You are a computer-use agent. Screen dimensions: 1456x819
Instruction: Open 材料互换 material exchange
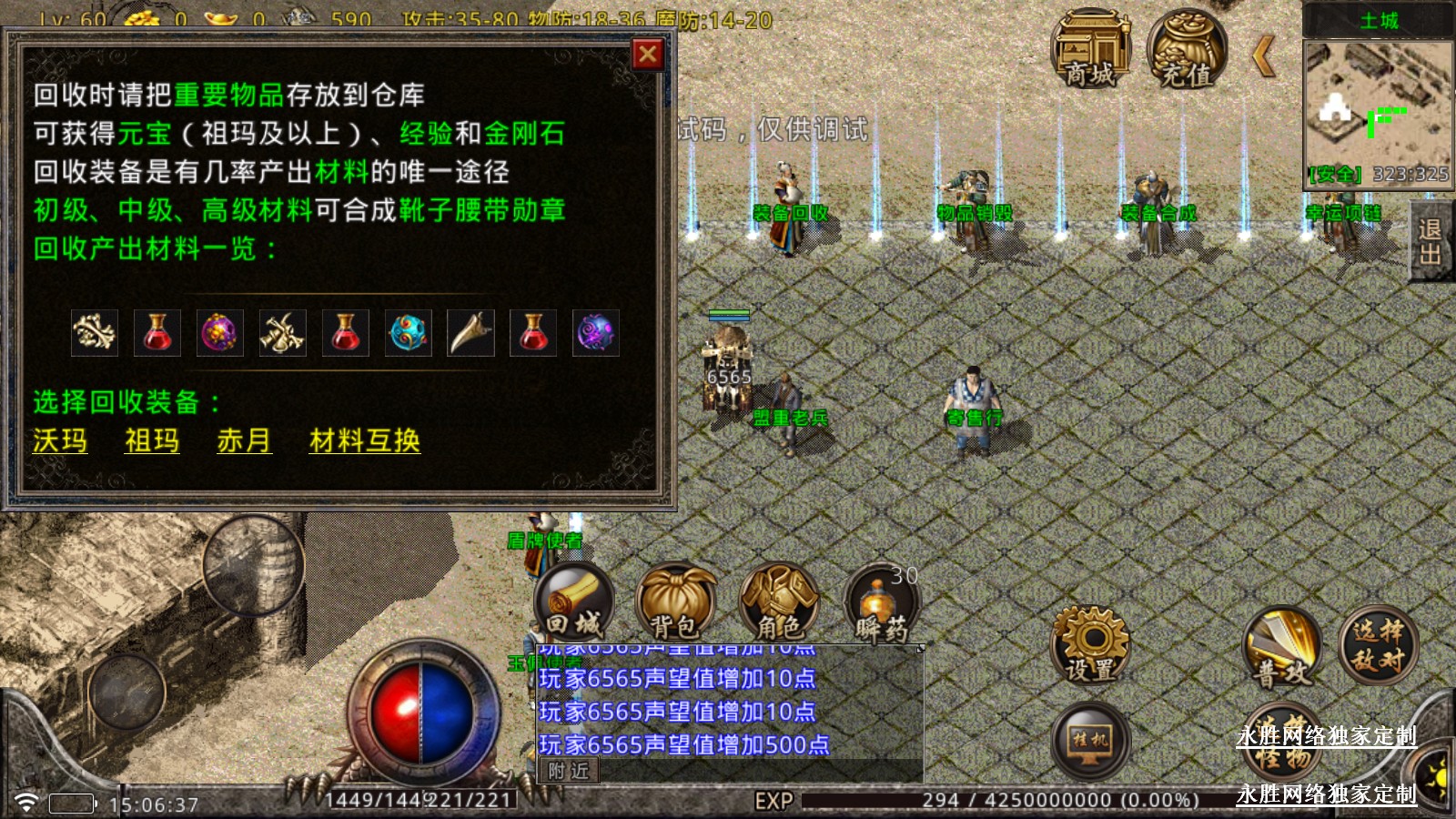click(x=364, y=440)
